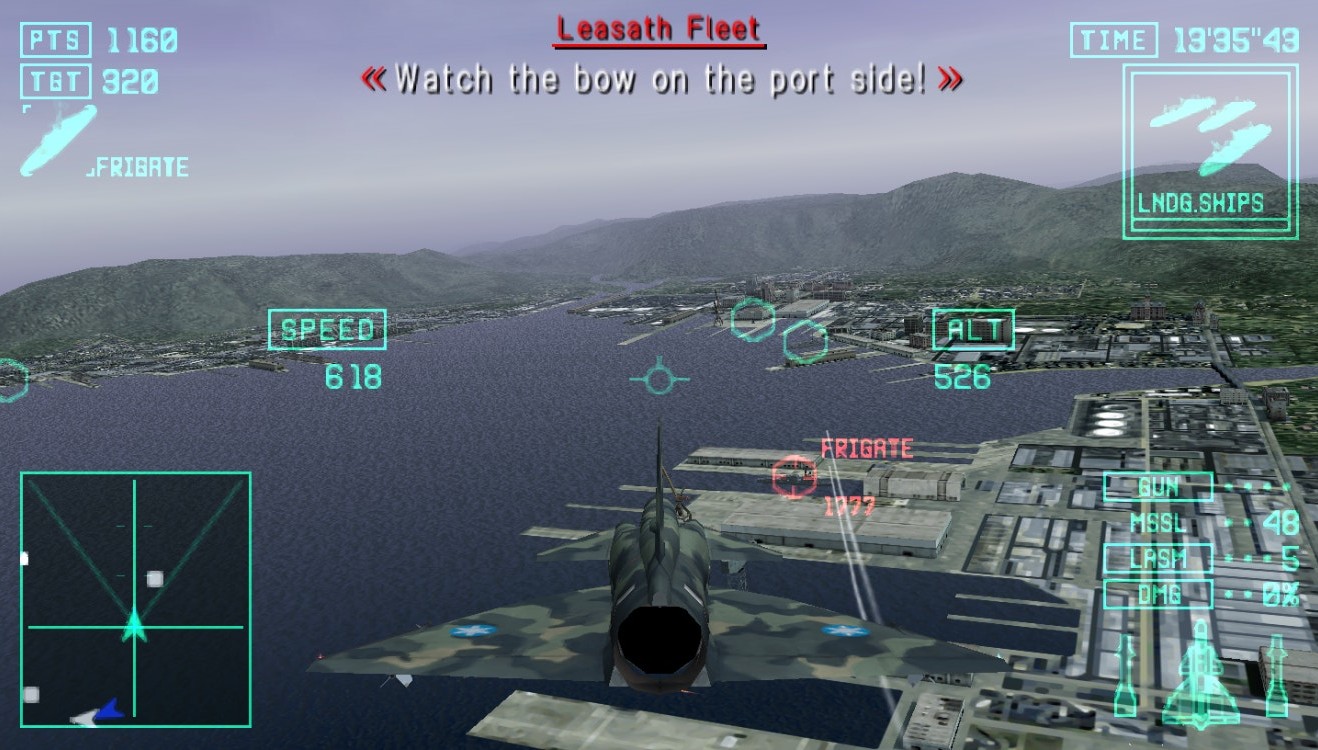Open the LNDG.SHIPS target panel
1318x750 pixels.
coord(1211,152)
